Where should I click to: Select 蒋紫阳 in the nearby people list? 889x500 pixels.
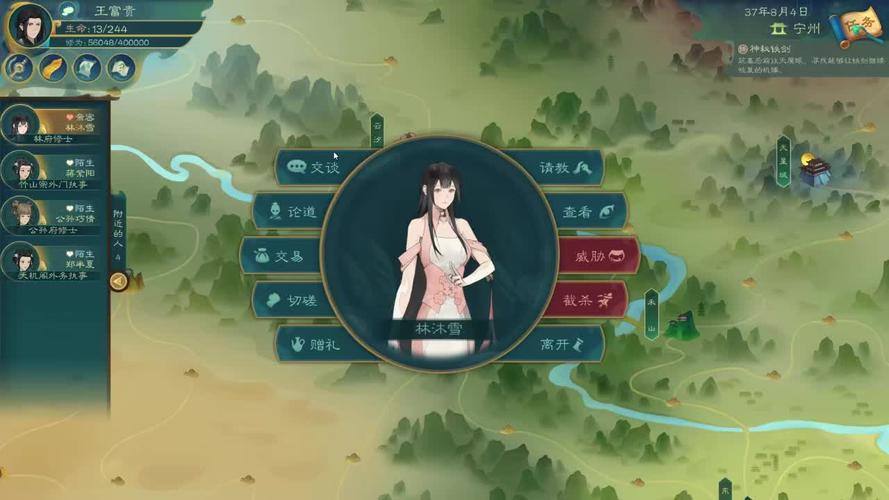click(x=53, y=168)
